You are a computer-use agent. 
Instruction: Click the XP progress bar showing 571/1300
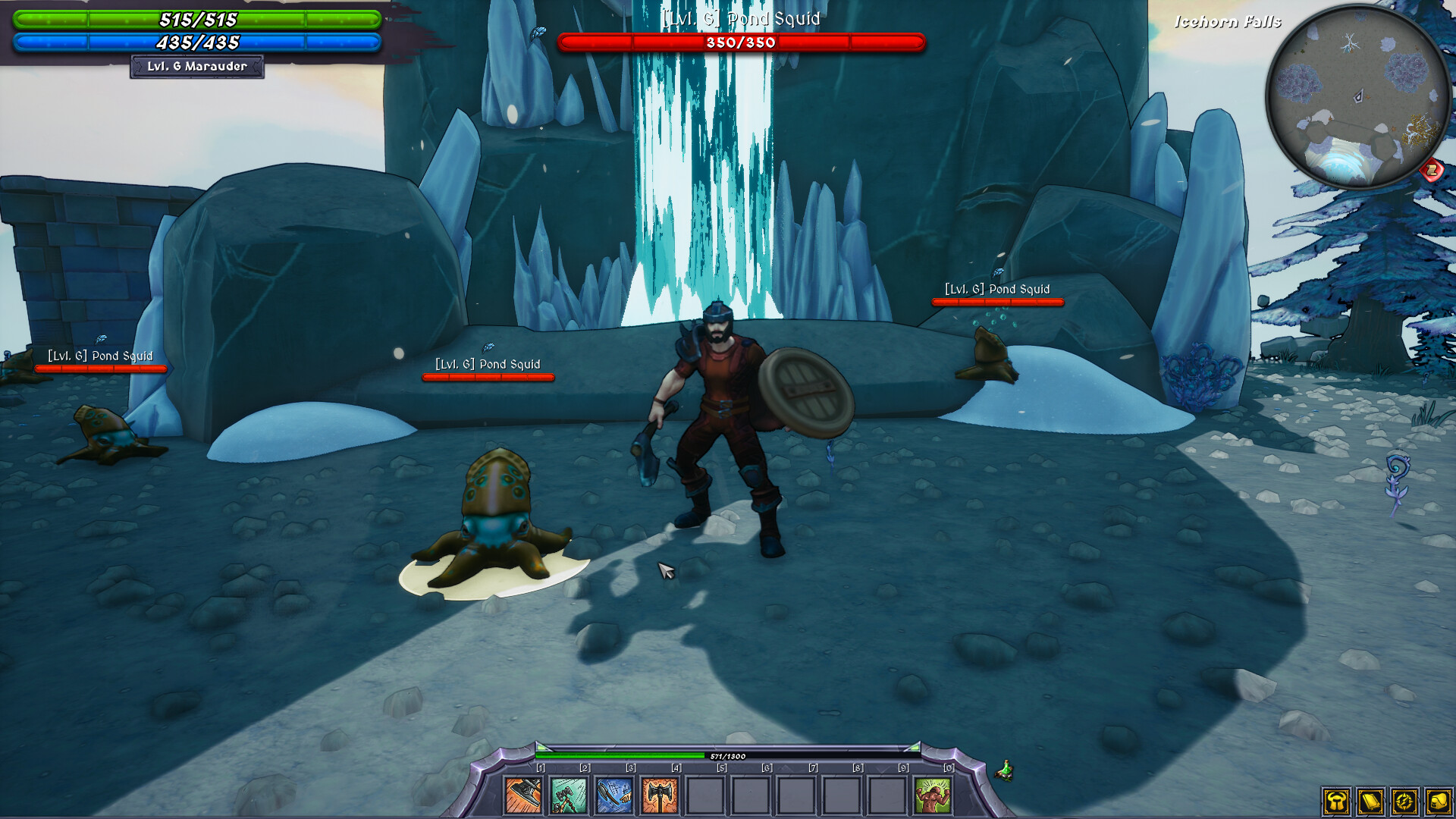pos(728,756)
